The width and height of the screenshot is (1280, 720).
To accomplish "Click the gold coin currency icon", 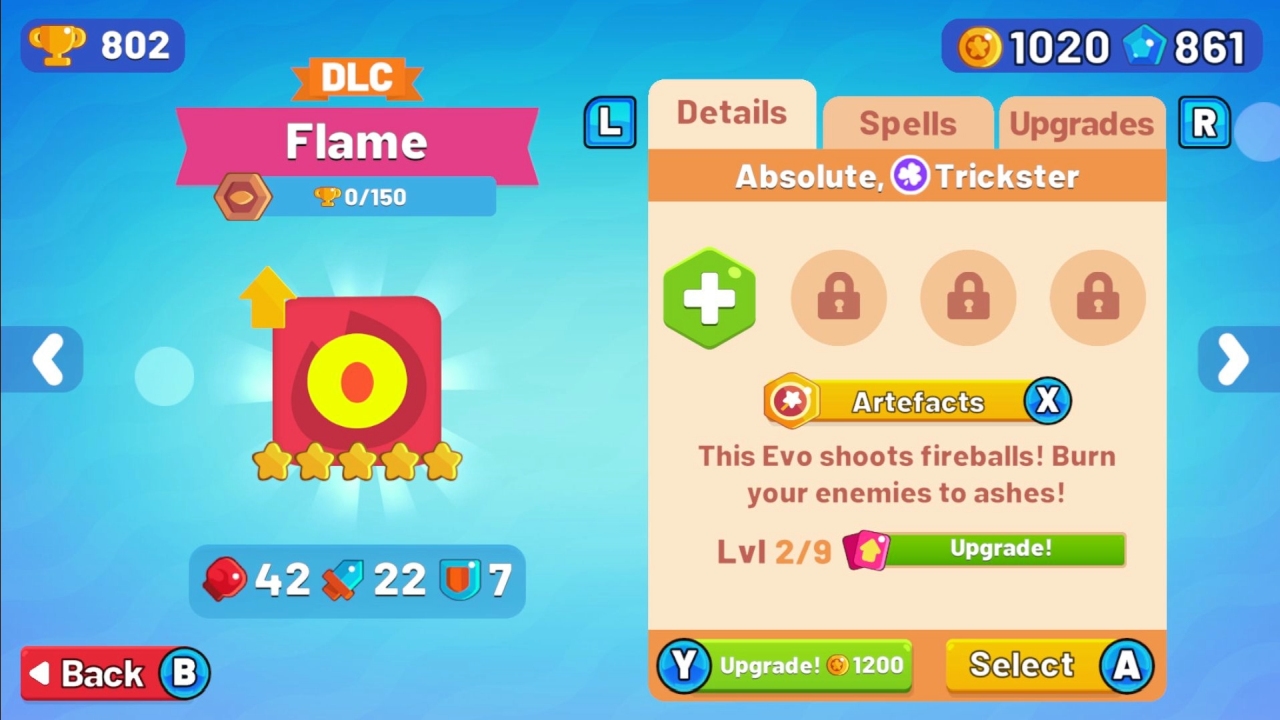I will [x=980, y=46].
